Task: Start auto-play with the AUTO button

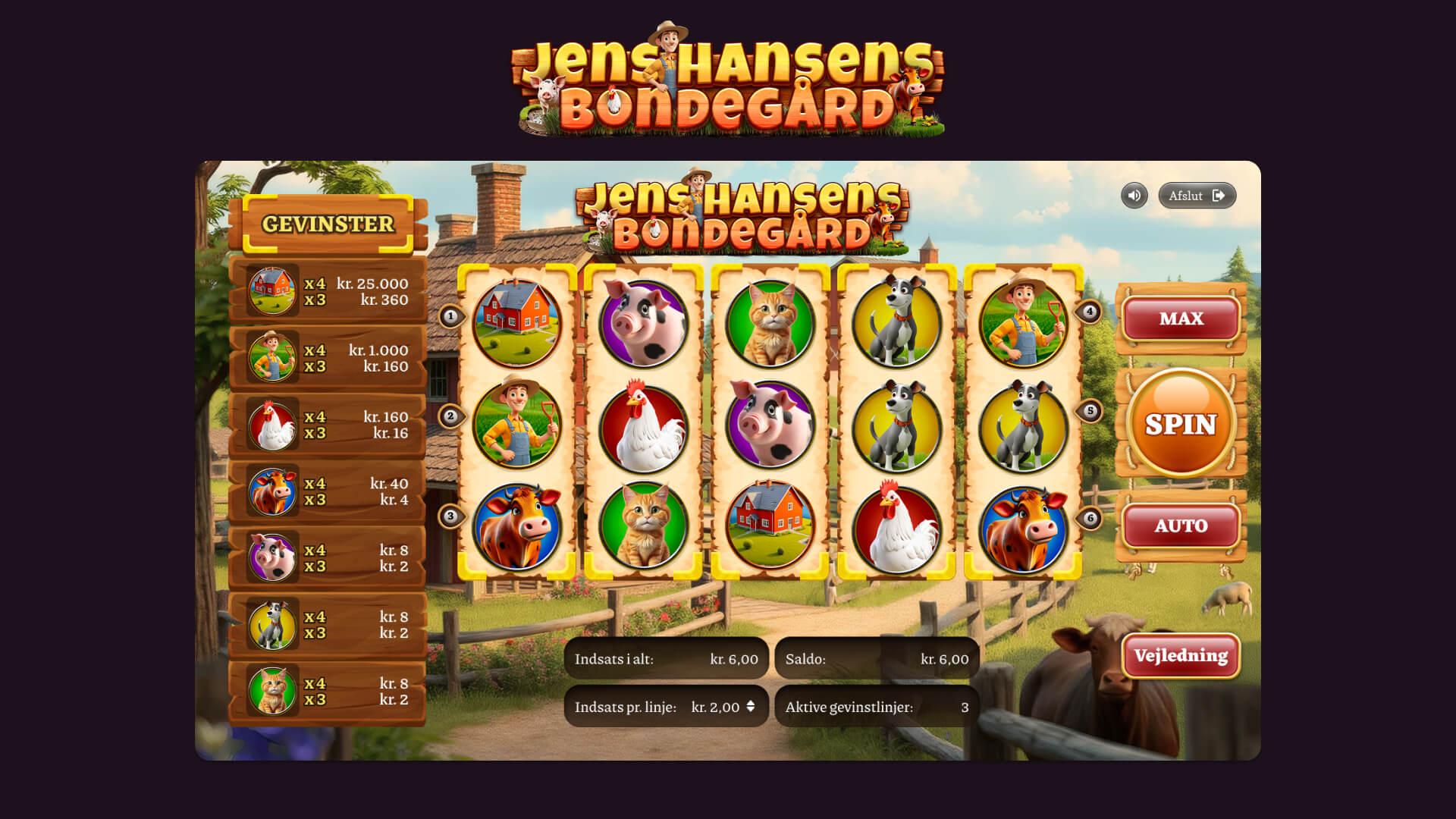Action: click(x=1181, y=526)
